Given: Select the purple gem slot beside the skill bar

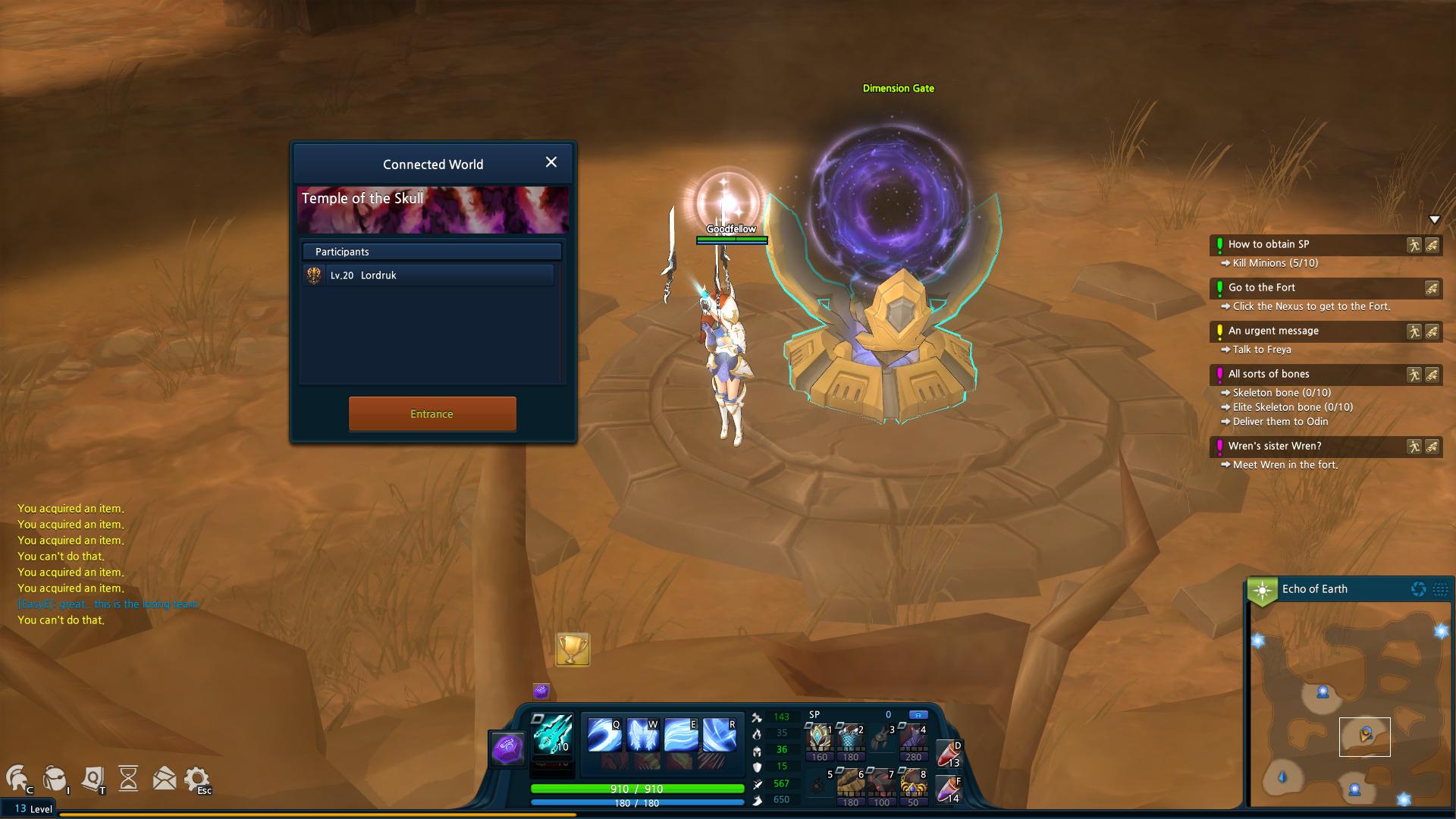Looking at the screenshot, I should pos(508,750).
